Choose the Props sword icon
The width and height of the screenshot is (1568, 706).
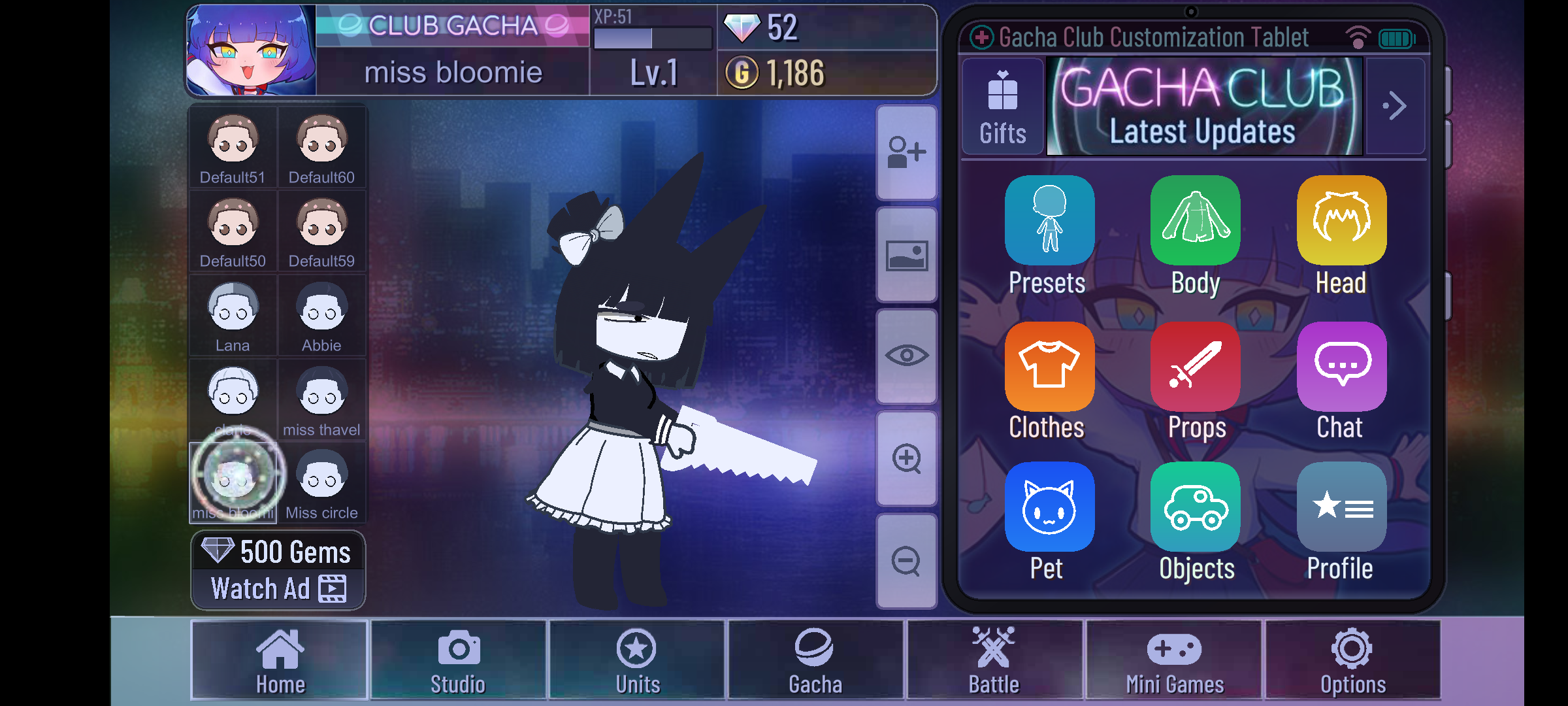tap(1195, 367)
